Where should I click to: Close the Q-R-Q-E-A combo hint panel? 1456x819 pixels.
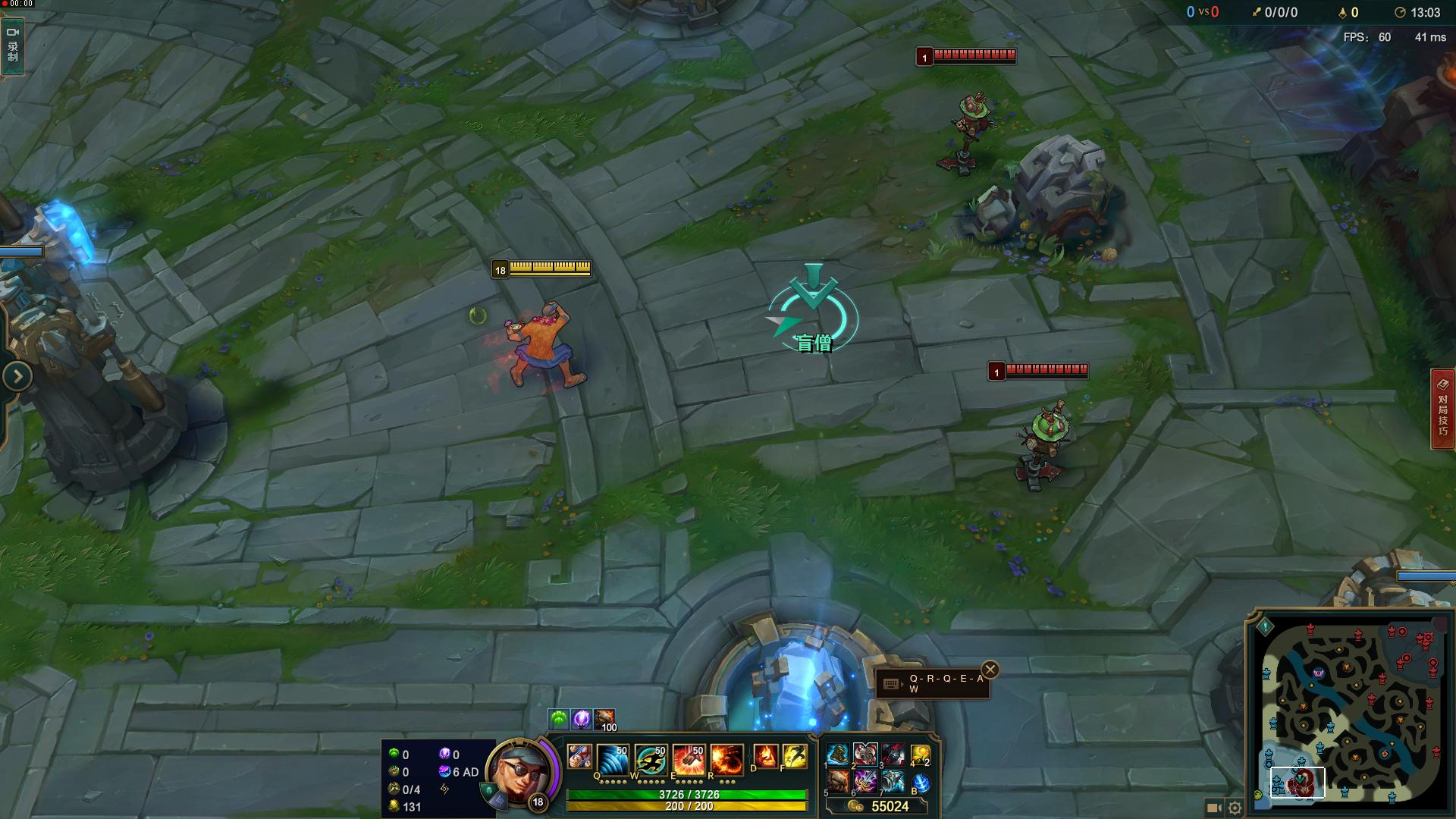990,670
